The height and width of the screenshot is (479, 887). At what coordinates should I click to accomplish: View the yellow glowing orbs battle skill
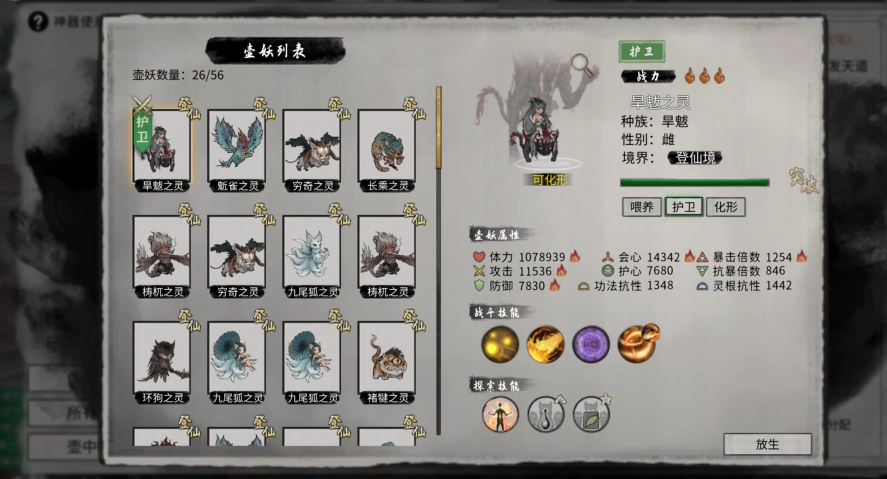pos(500,345)
